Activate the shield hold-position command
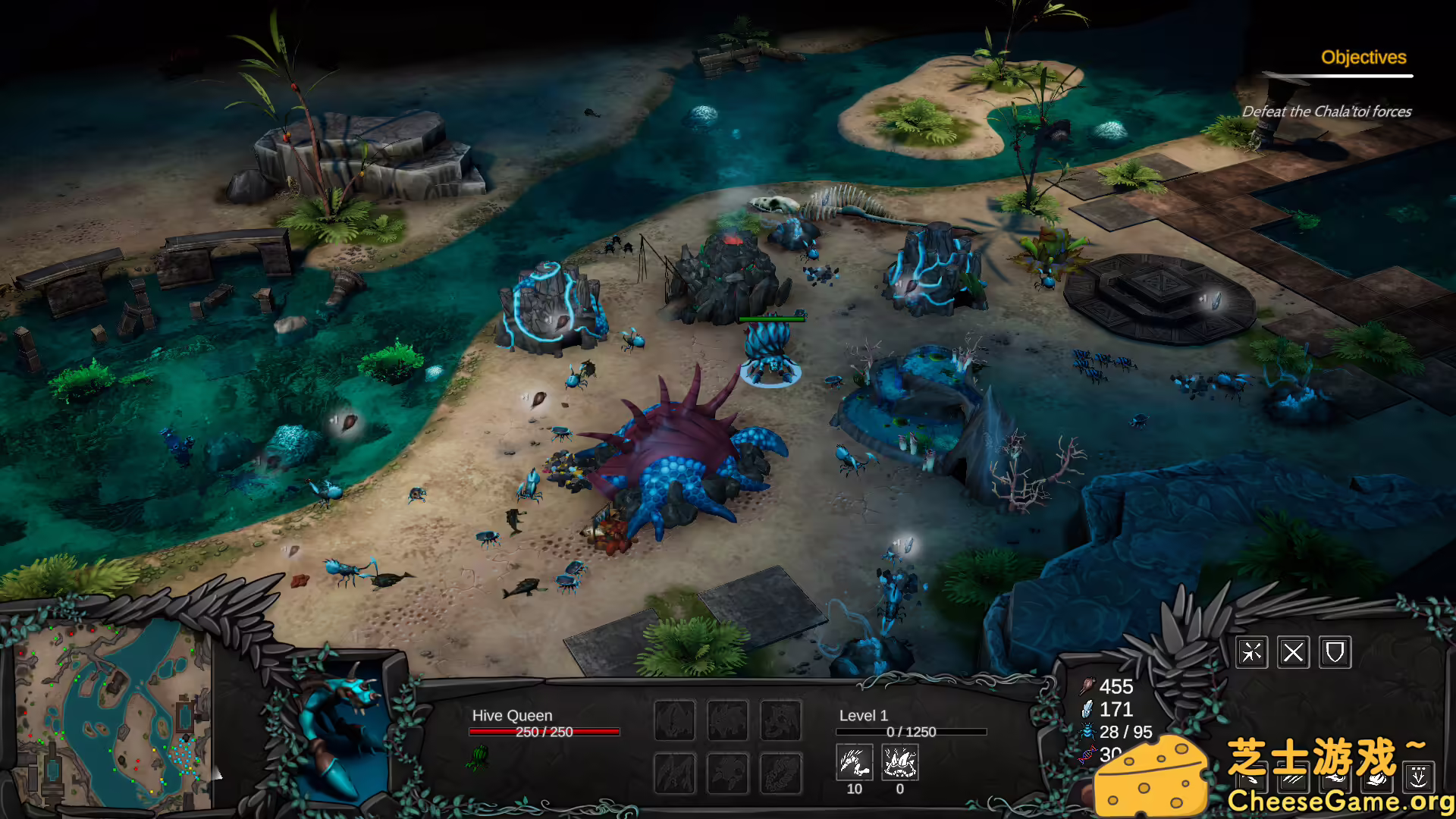 tap(1335, 652)
